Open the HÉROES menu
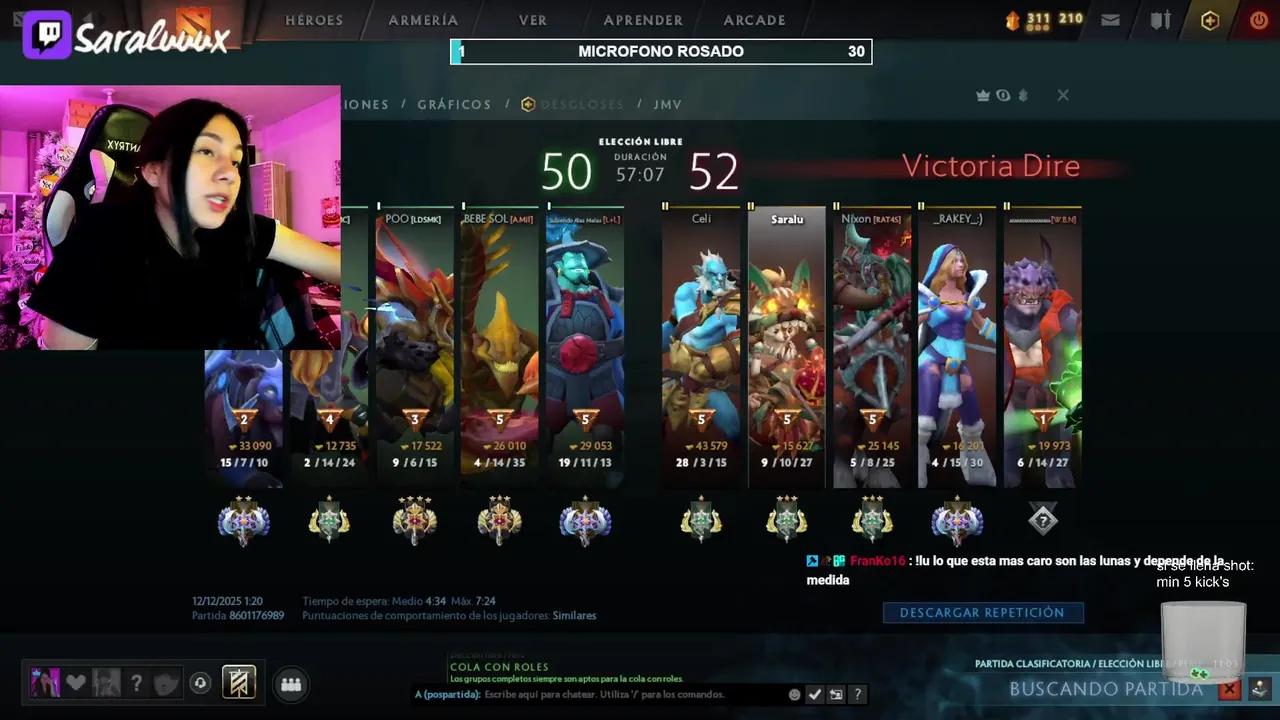The image size is (1280, 720). click(x=313, y=20)
